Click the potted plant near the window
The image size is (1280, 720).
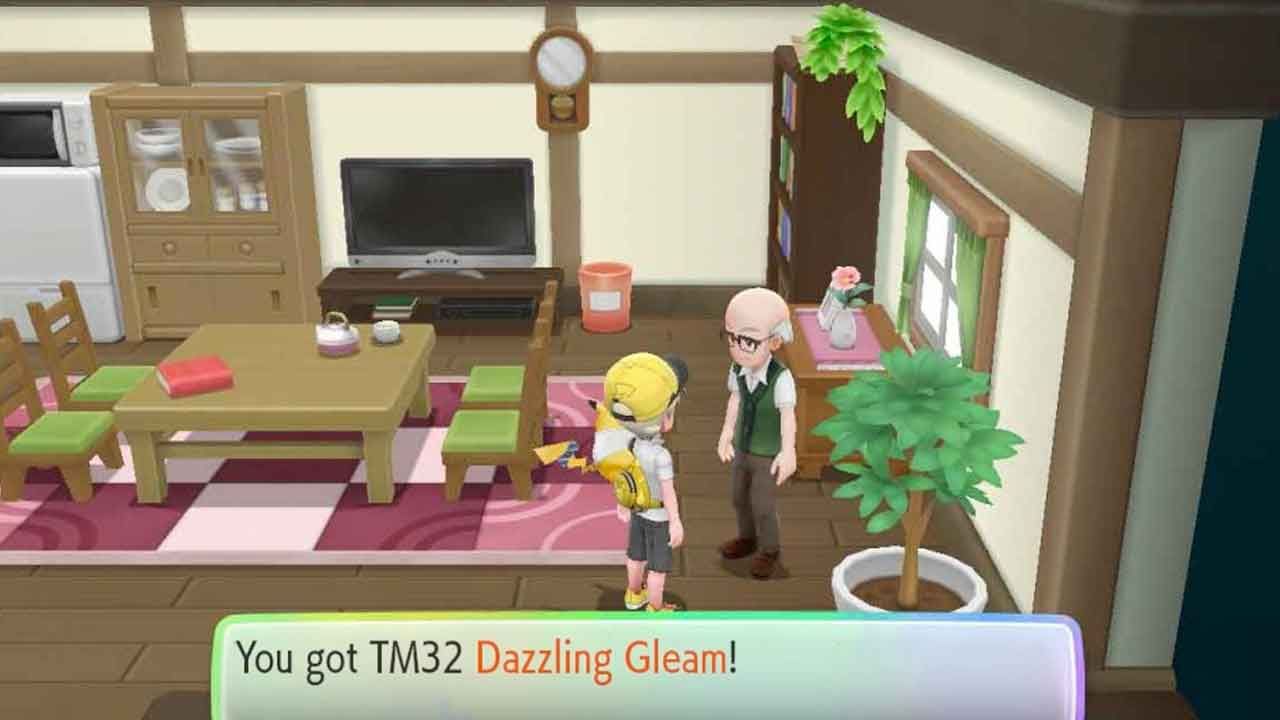point(920,480)
